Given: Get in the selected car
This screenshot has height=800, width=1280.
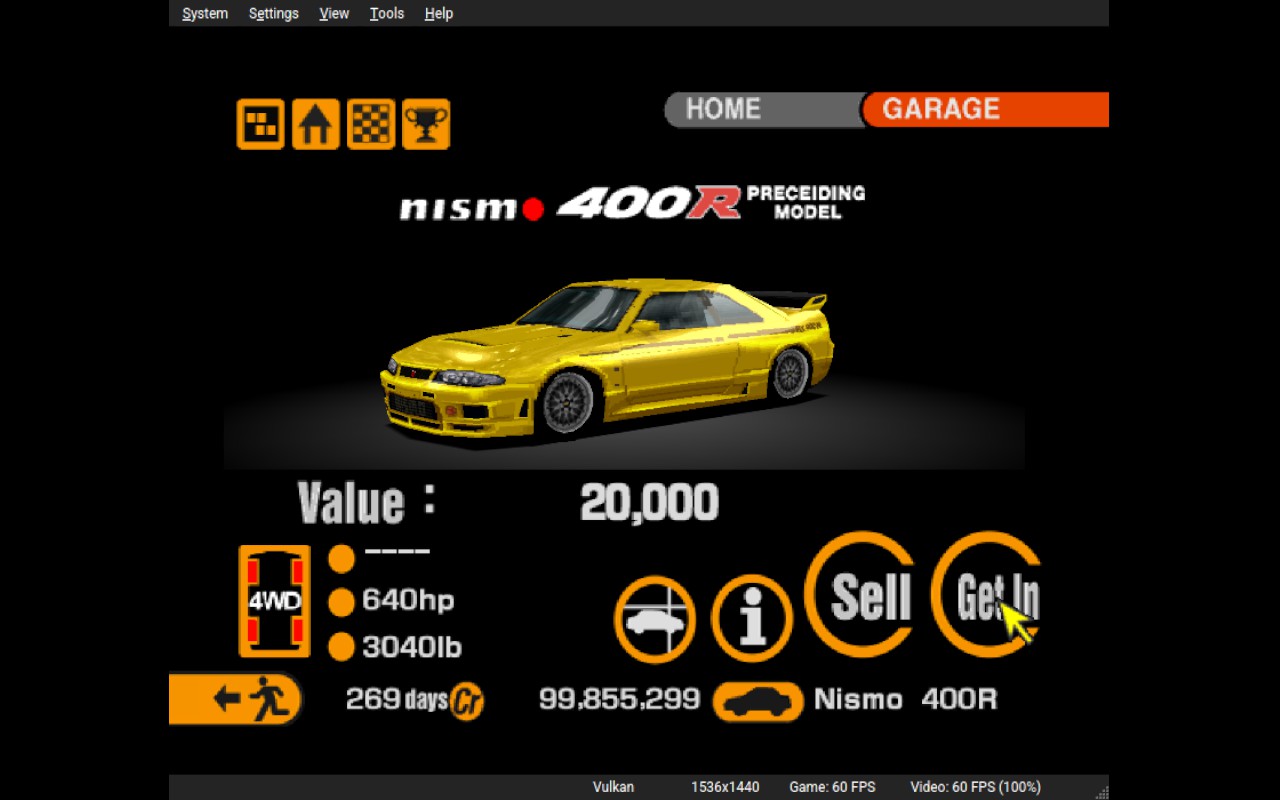Looking at the screenshot, I should click(990, 595).
